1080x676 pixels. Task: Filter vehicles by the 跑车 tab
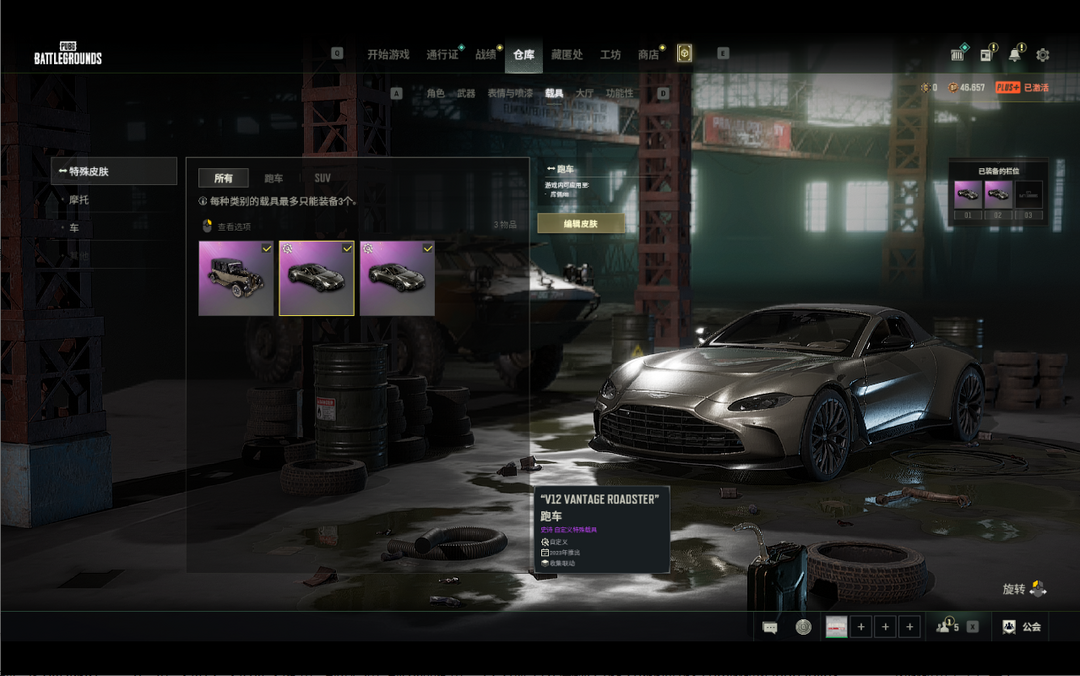274,178
